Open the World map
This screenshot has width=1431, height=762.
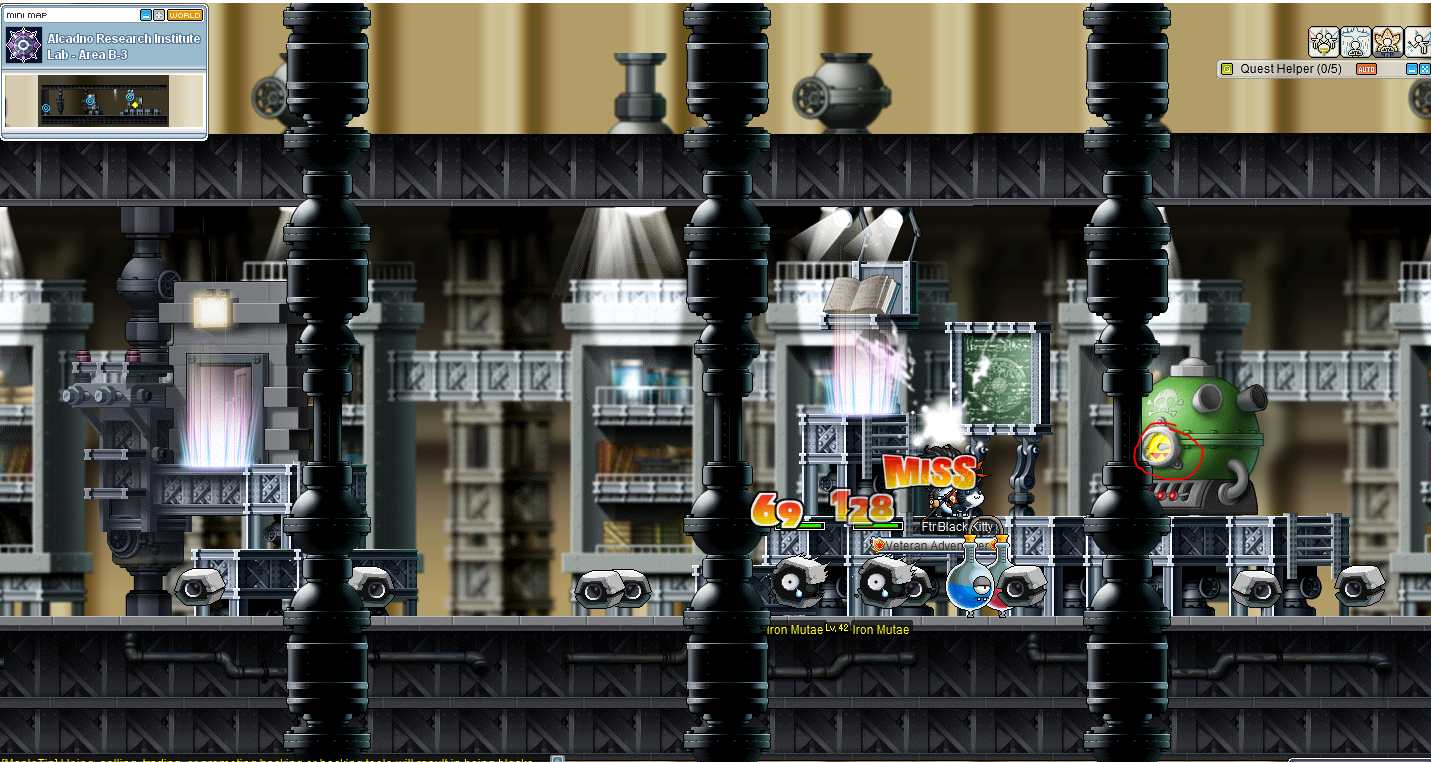pyautogui.click(x=184, y=15)
